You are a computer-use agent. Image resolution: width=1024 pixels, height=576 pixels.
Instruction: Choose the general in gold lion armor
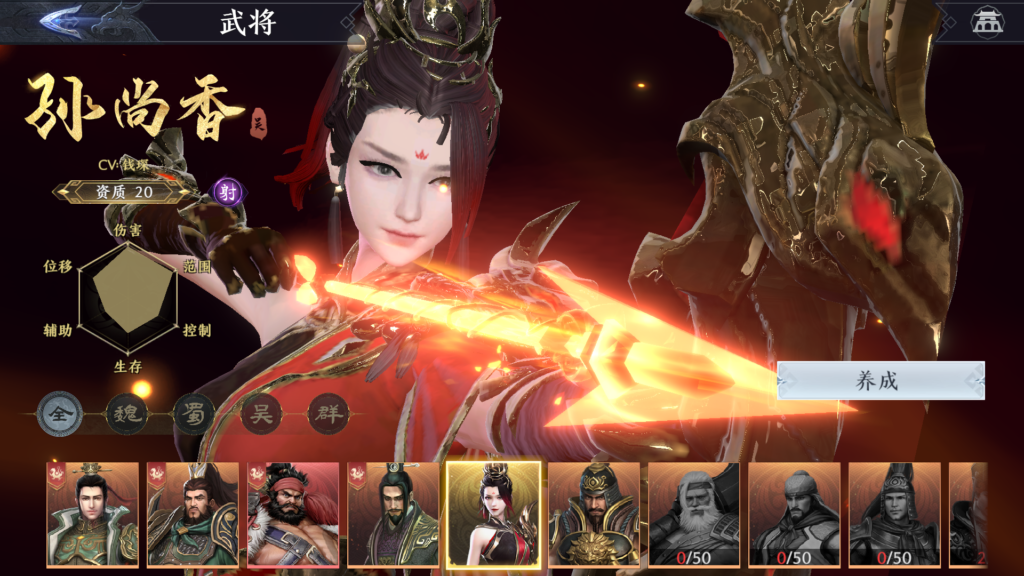point(594,514)
